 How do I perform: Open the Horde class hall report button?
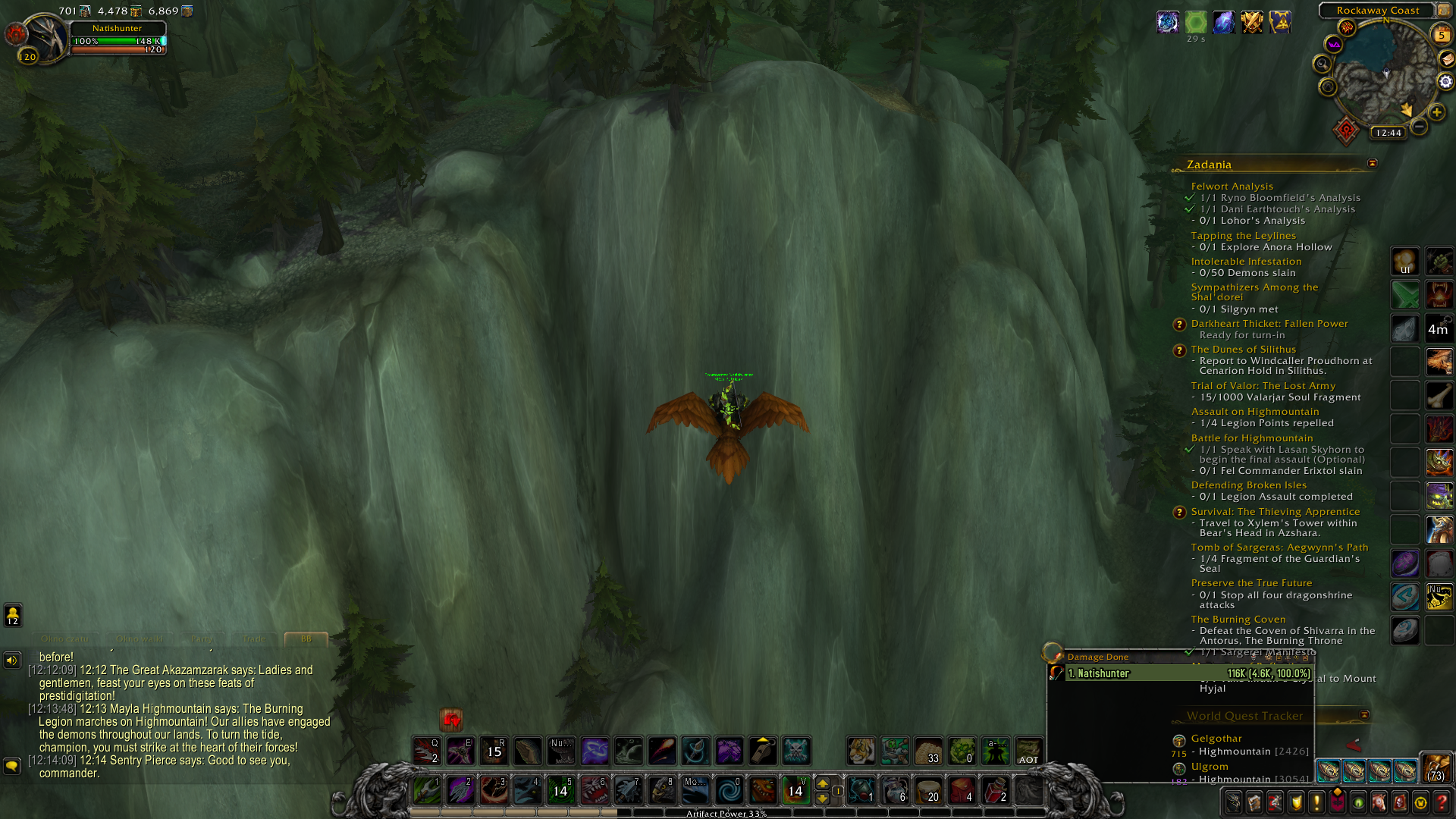click(1346, 131)
